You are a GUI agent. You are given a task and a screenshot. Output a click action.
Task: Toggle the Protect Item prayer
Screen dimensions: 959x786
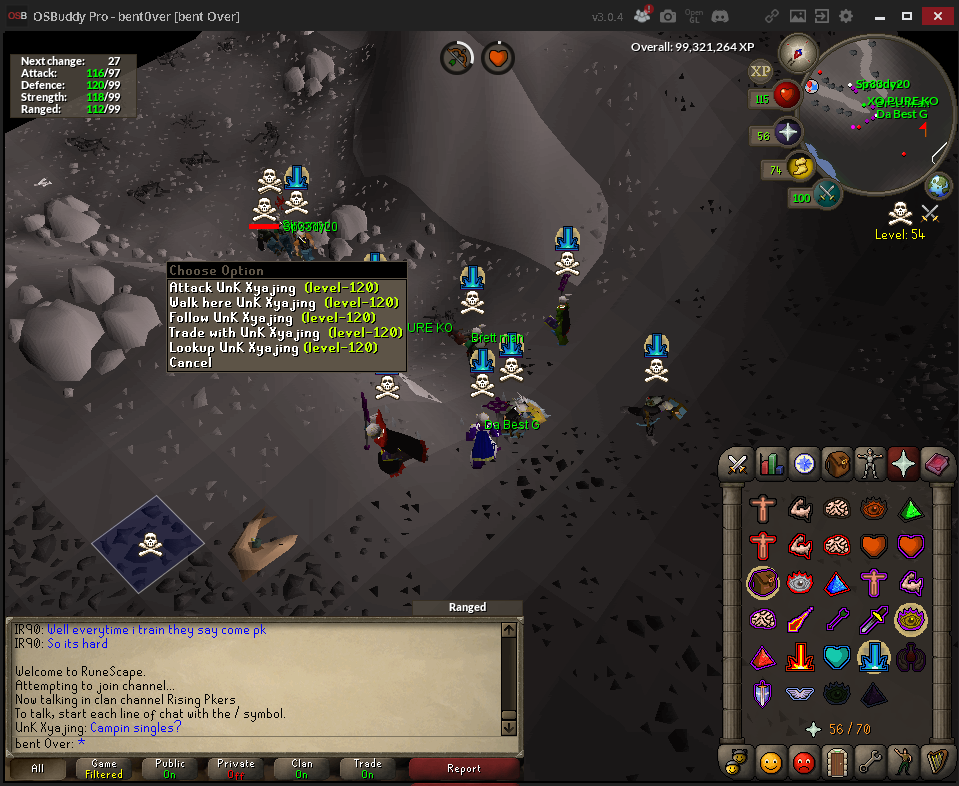[x=763, y=583]
